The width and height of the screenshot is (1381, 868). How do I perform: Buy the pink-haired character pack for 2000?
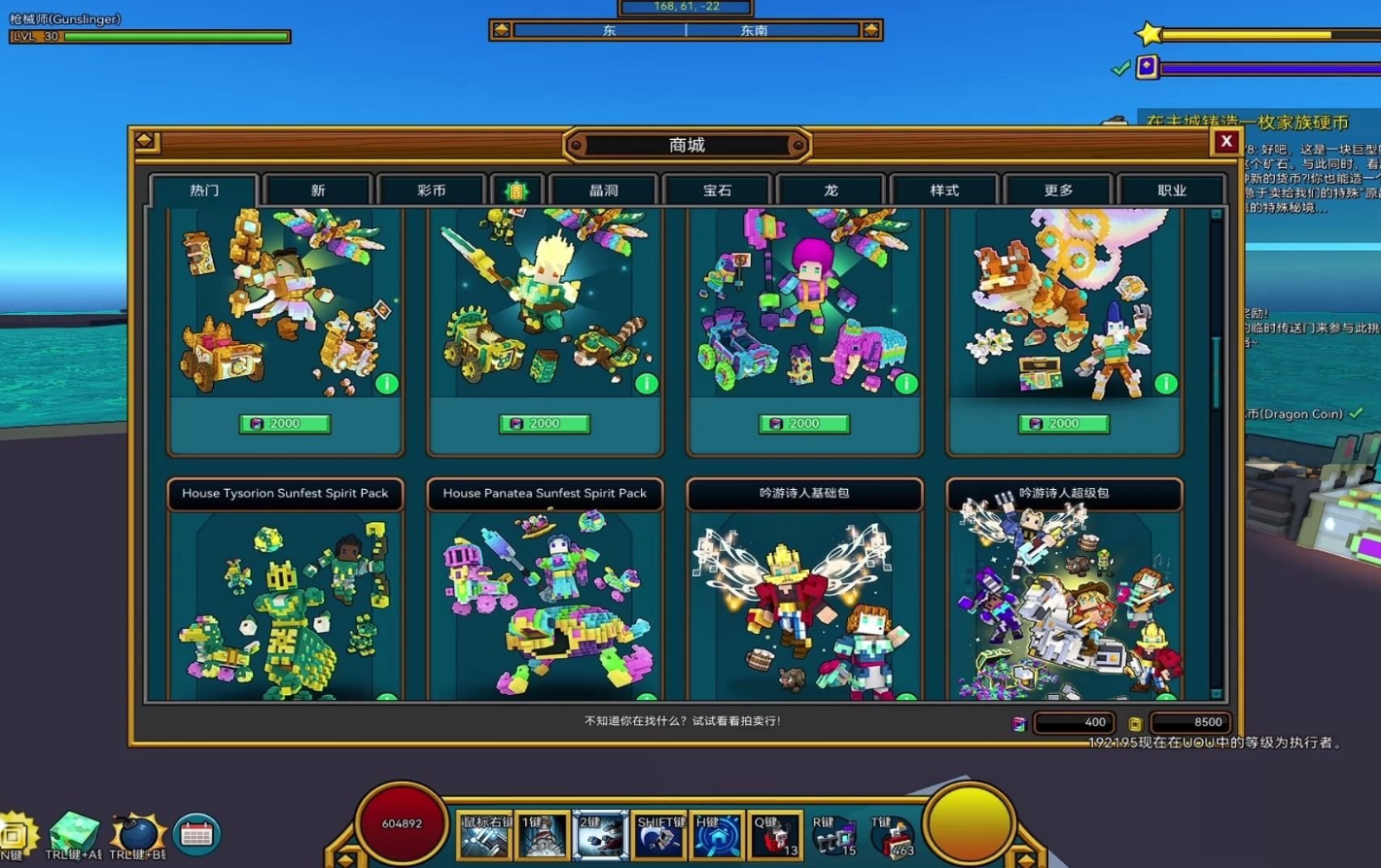pyautogui.click(x=804, y=424)
